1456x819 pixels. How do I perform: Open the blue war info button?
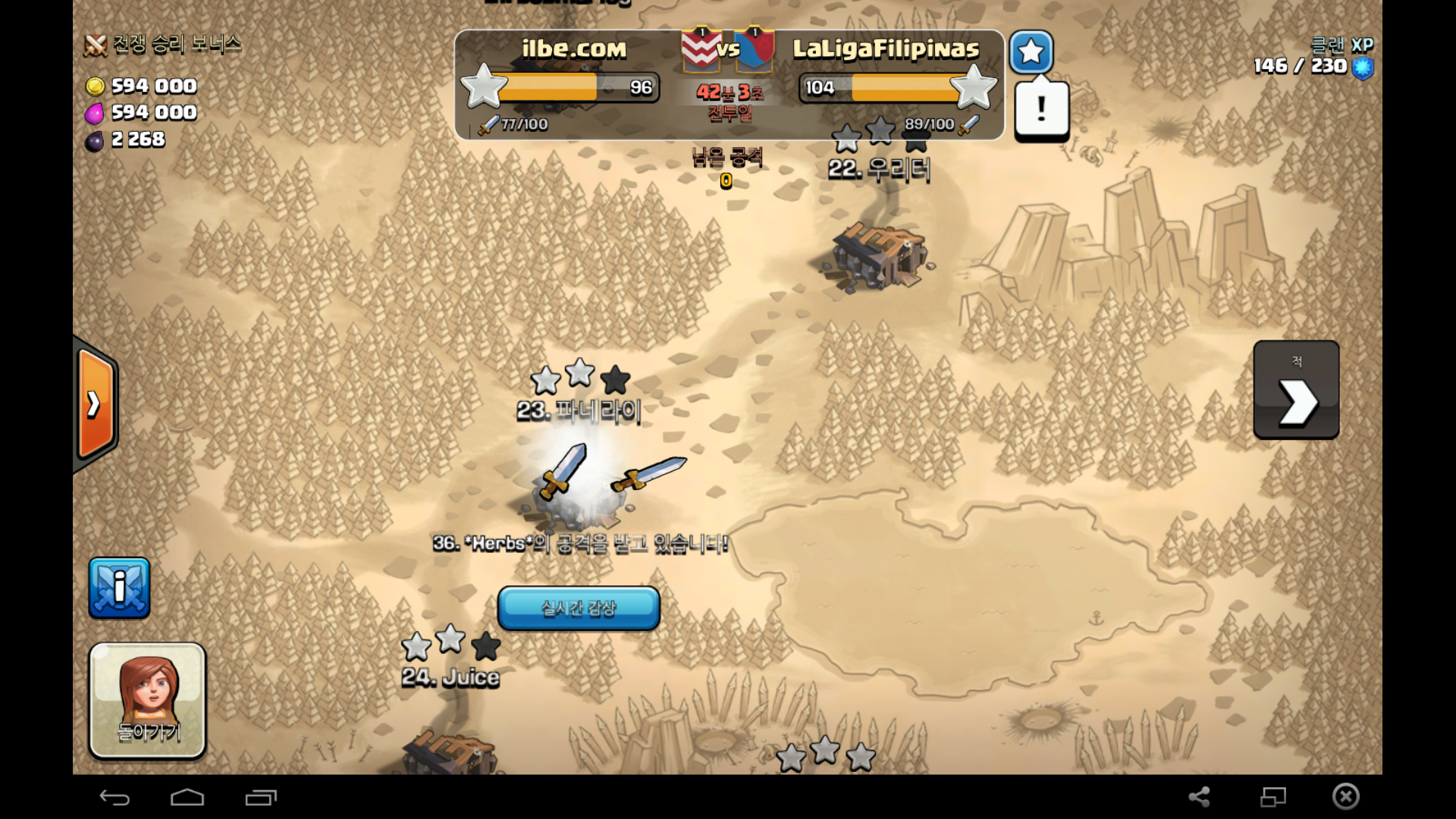[119, 588]
